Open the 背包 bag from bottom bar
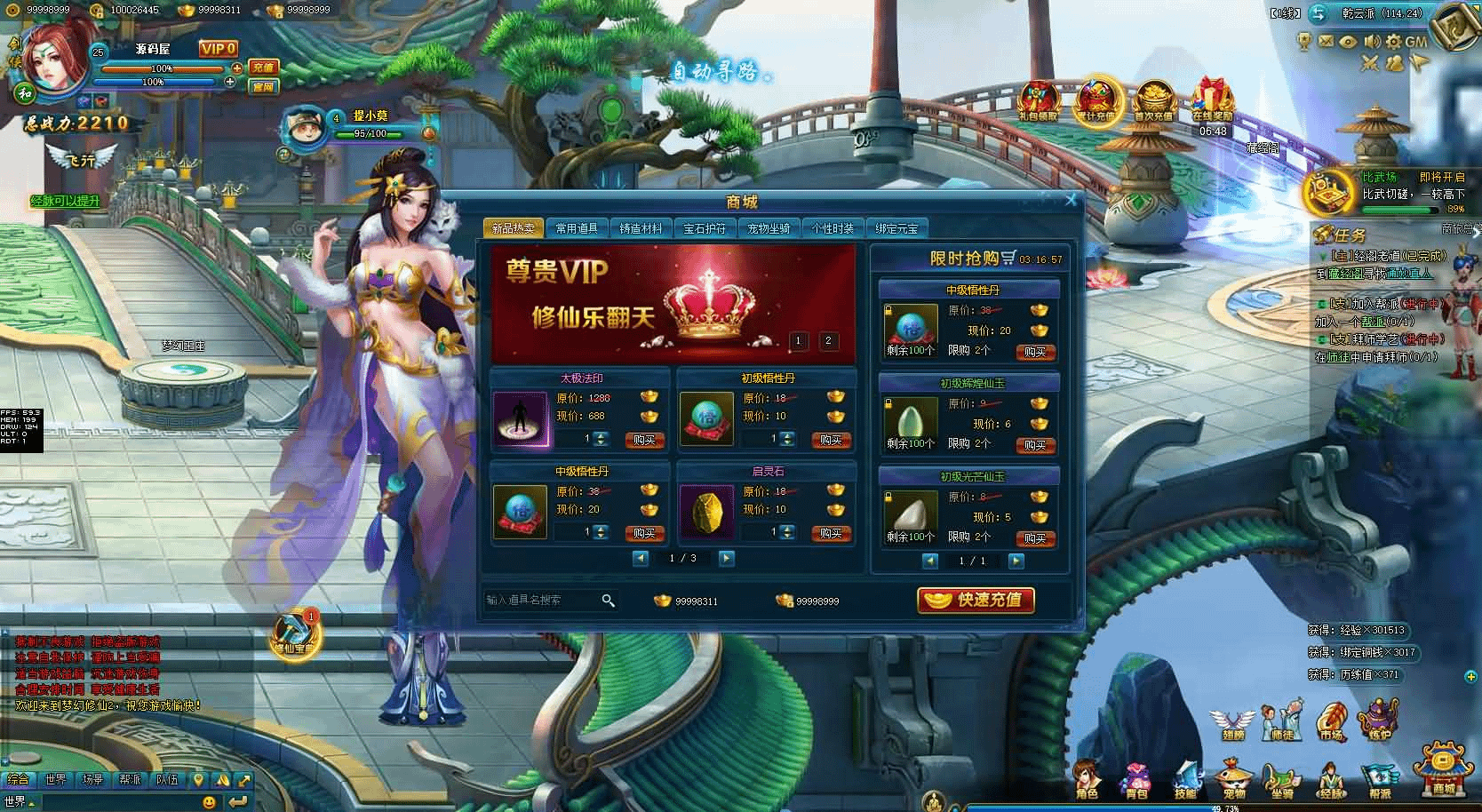The height and width of the screenshot is (812, 1482). click(1136, 779)
